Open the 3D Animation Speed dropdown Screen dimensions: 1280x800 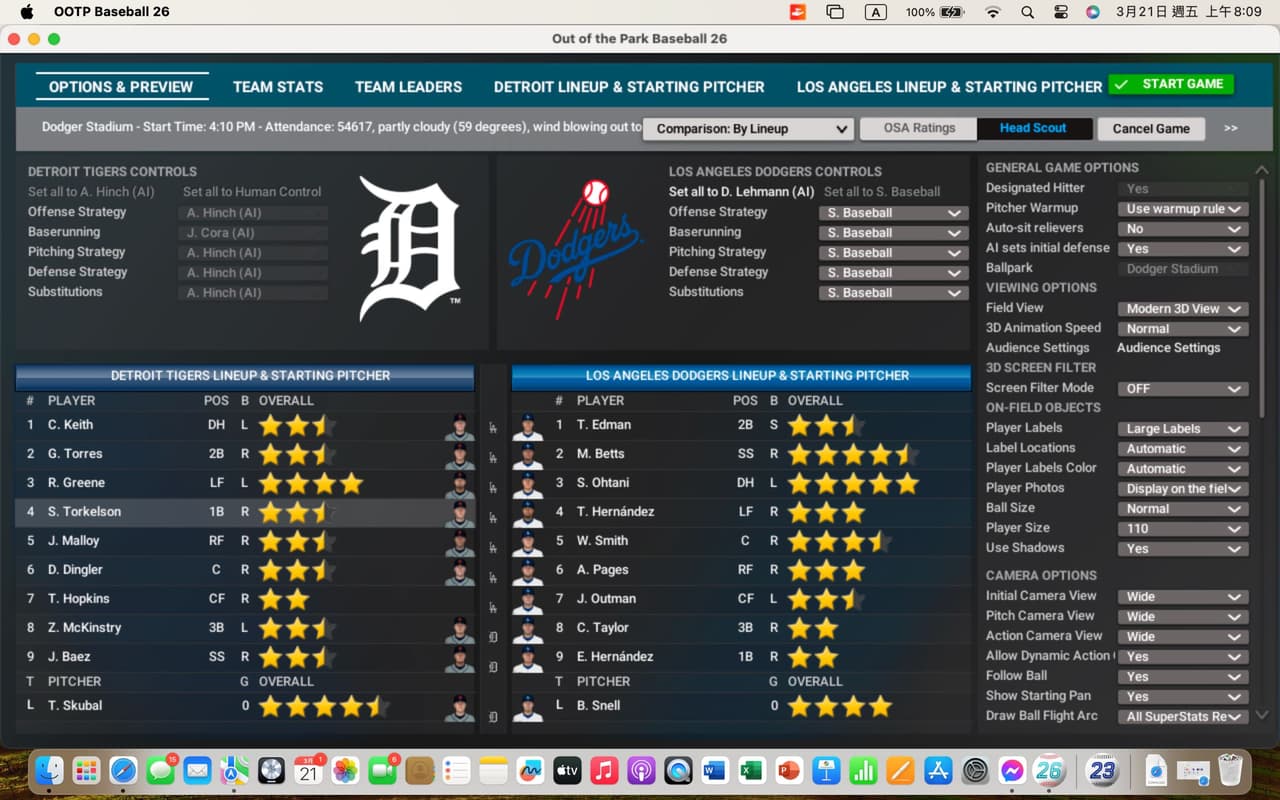coord(1182,329)
